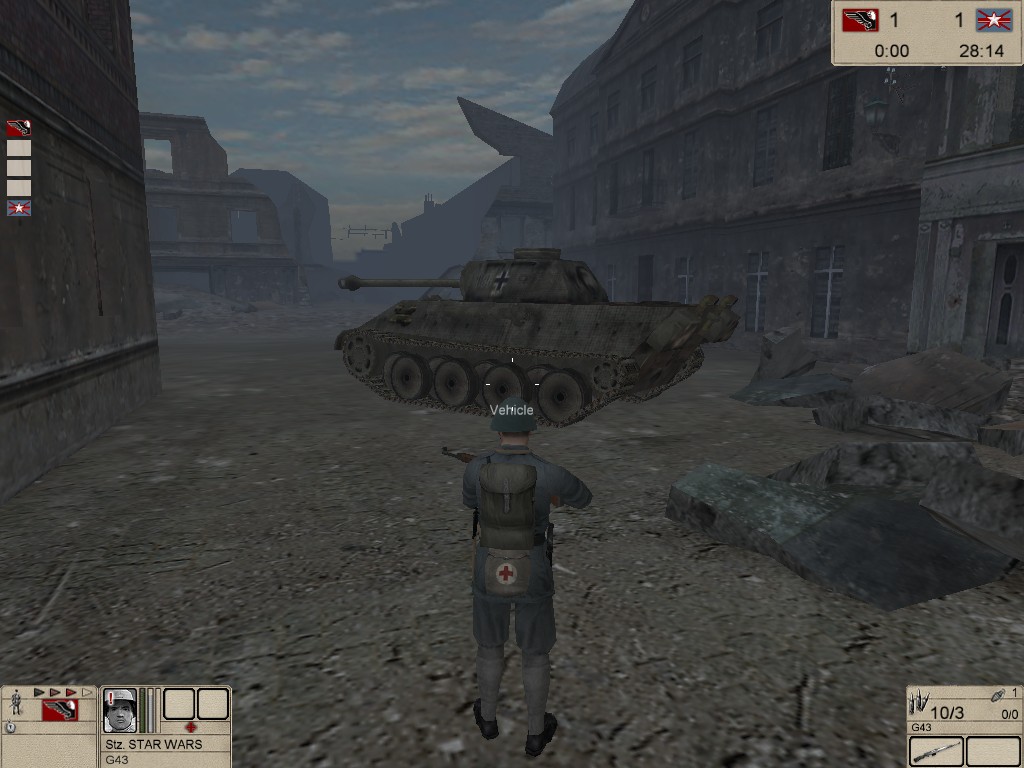The width and height of the screenshot is (1024, 768).
Task: Click the soldier stance icon
Action: coord(16,703)
